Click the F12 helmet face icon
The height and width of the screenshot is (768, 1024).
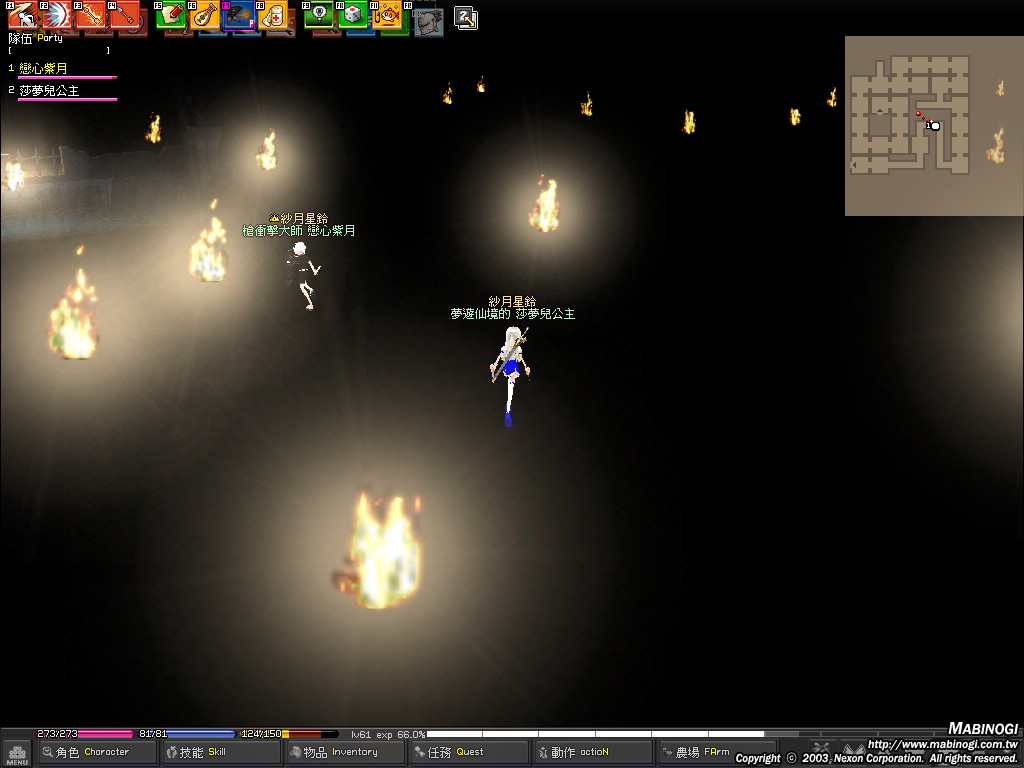428,19
